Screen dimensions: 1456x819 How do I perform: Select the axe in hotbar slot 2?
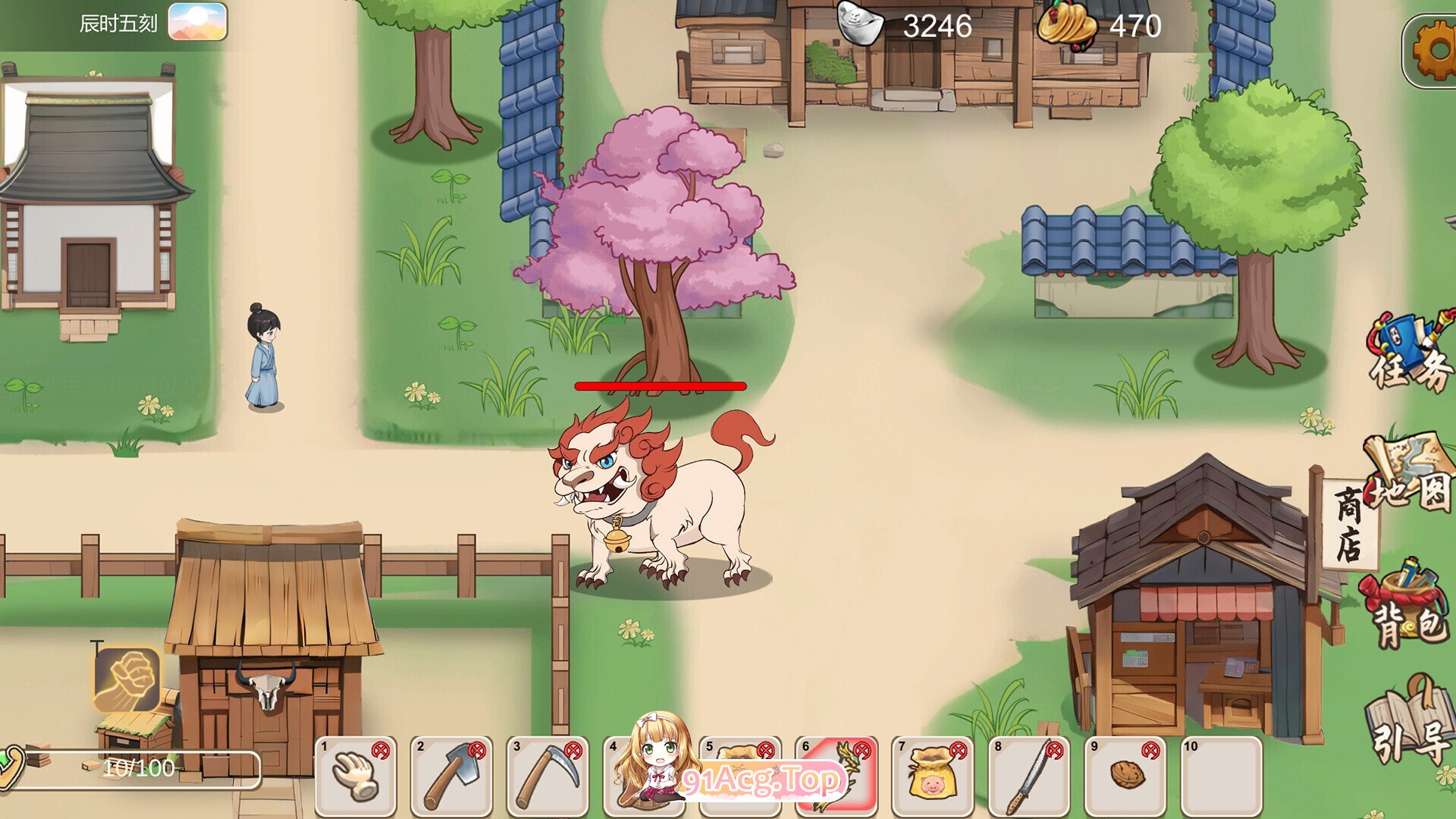pos(452,776)
